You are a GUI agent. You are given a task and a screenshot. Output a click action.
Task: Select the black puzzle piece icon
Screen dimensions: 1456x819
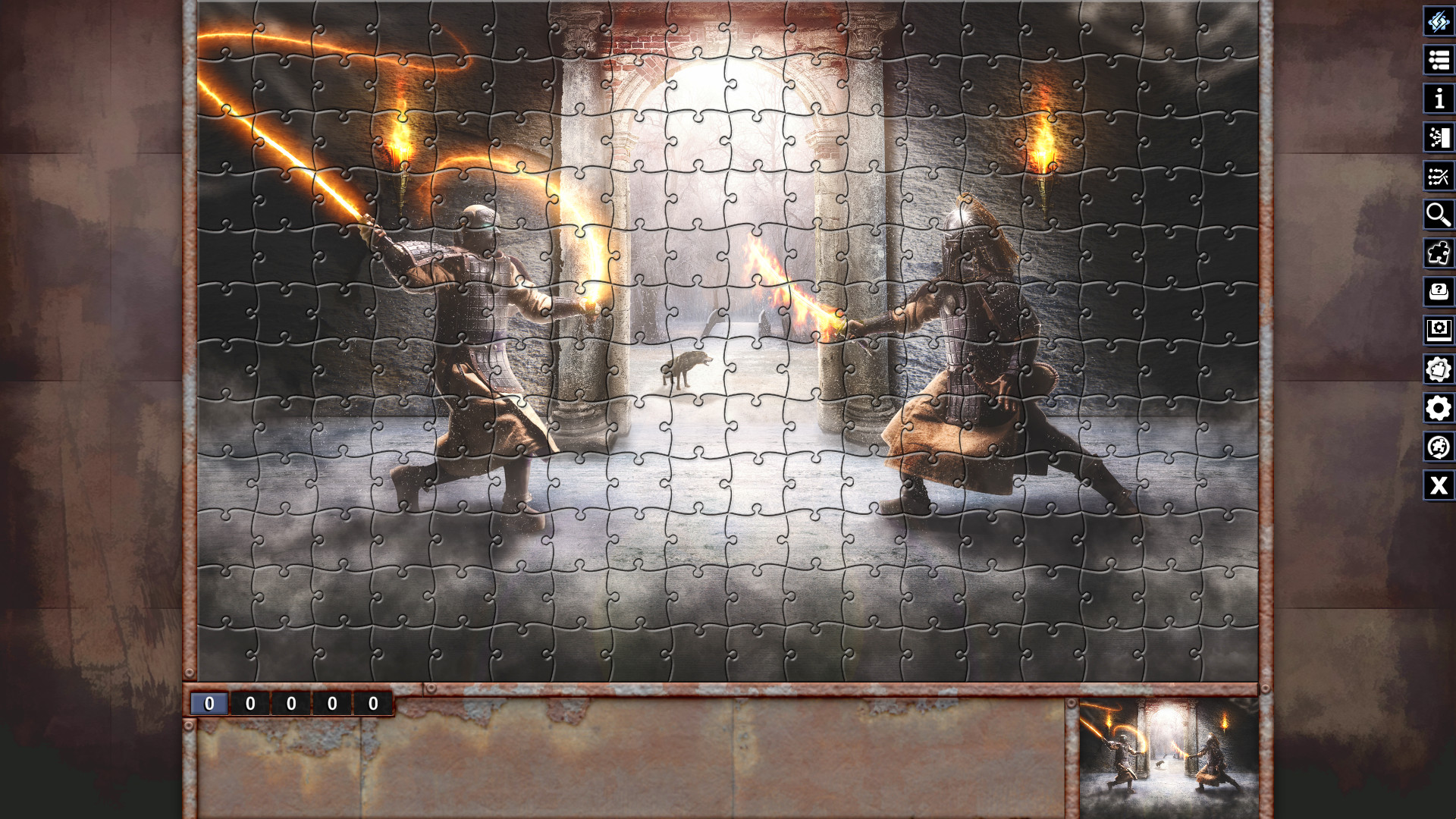[1439, 253]
